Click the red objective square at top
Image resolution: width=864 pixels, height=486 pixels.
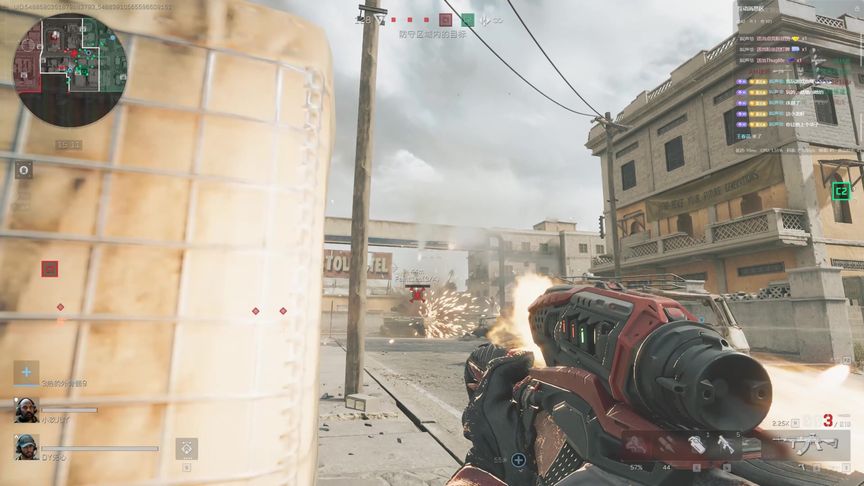point(445,19)
